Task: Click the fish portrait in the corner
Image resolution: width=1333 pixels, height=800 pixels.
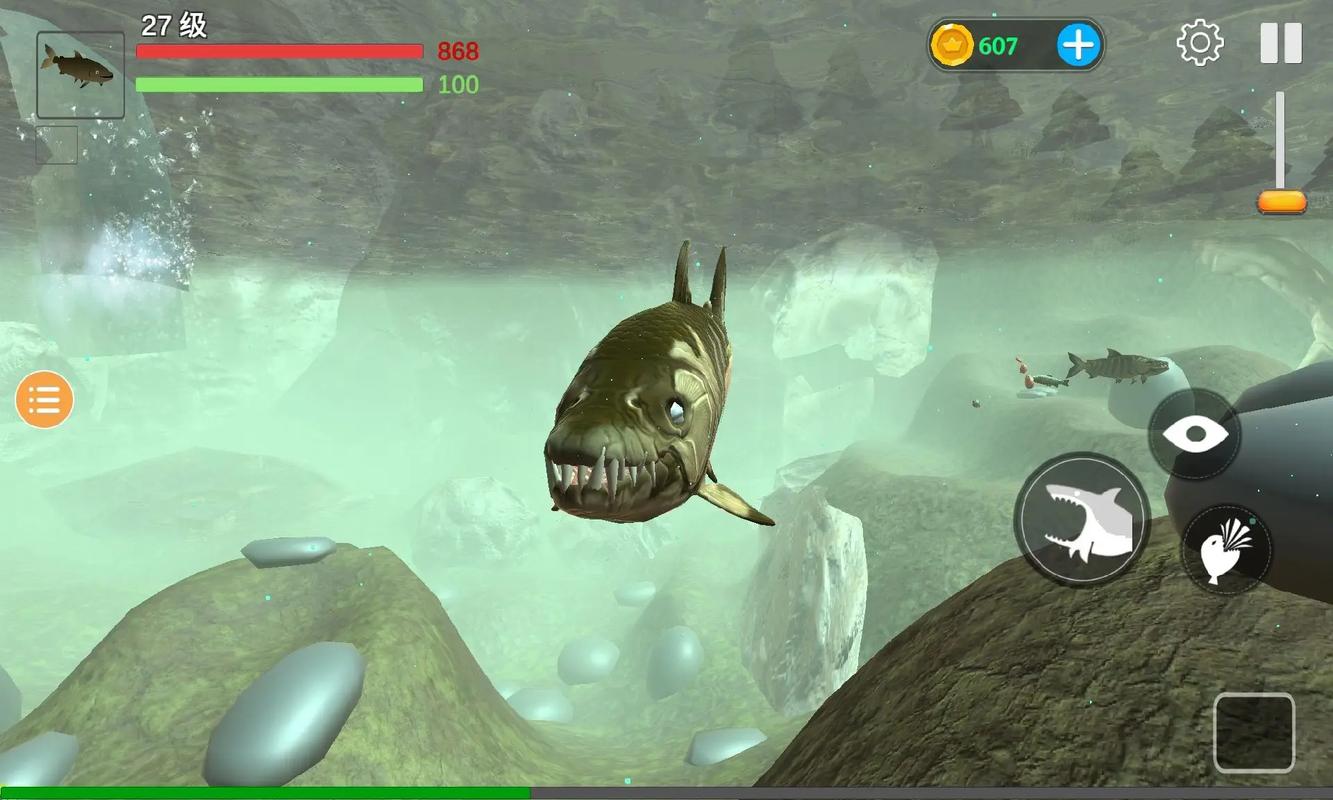Action: click(x=80, y=75)
